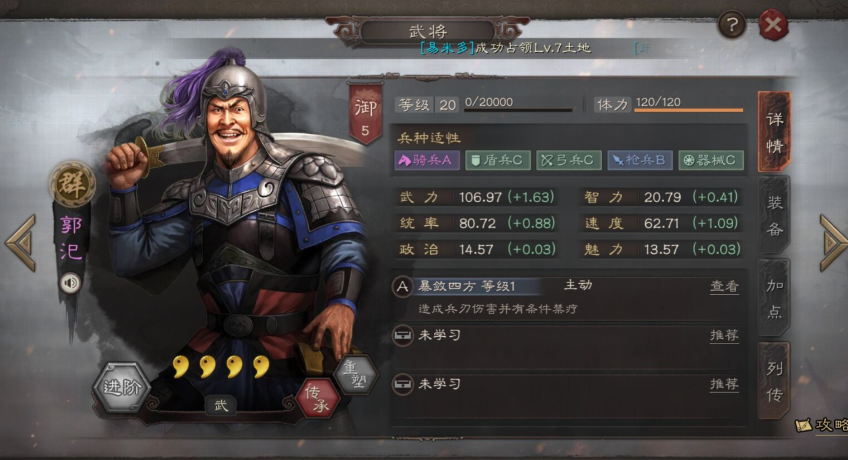Select the 枪兵B spearman aptitude tag
Screen dimensions: 848x460
click(x=639, y=160)
